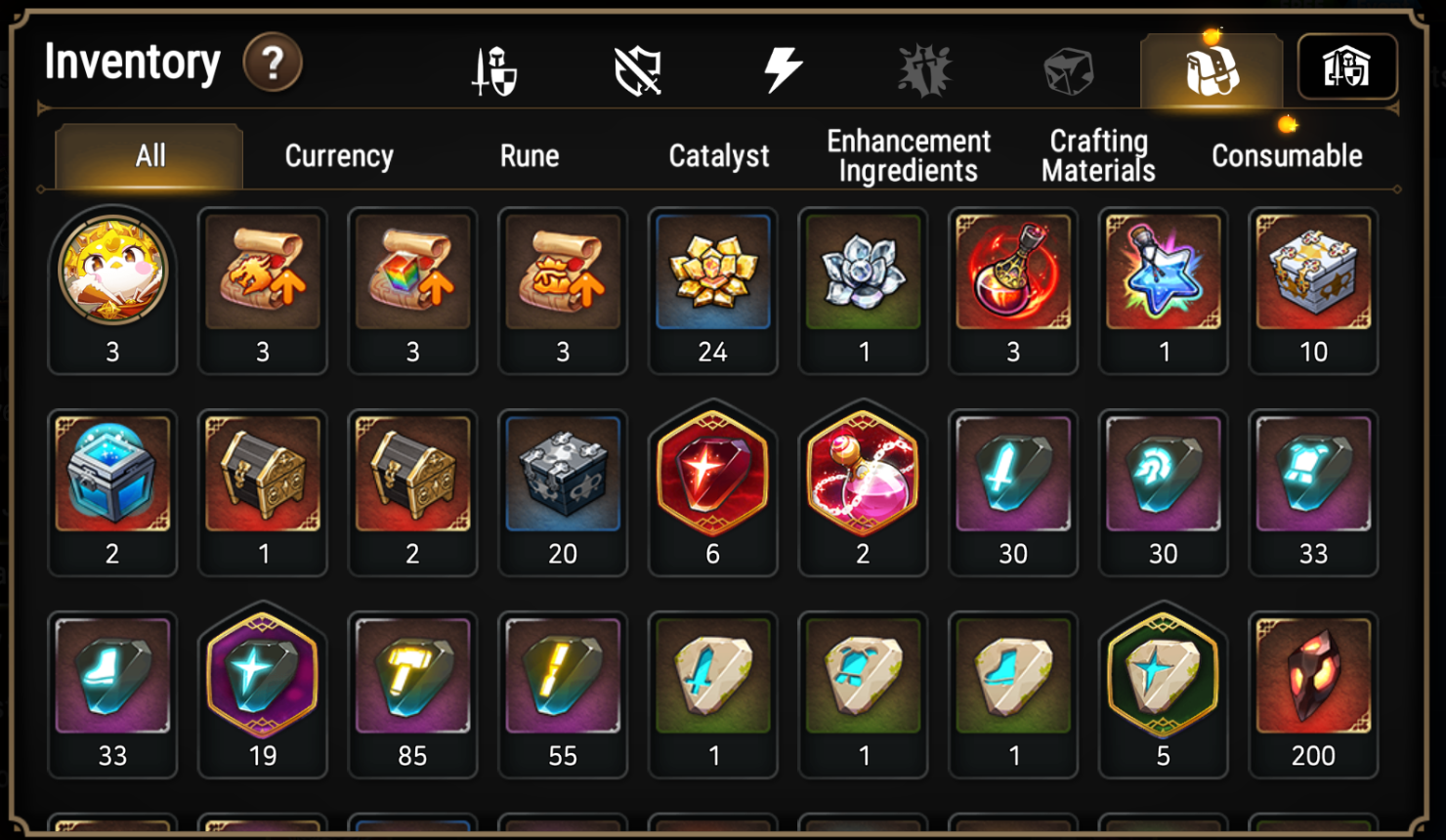Open the Rune tab
This screenshot has width=1446, height=840.
[529, 155]
